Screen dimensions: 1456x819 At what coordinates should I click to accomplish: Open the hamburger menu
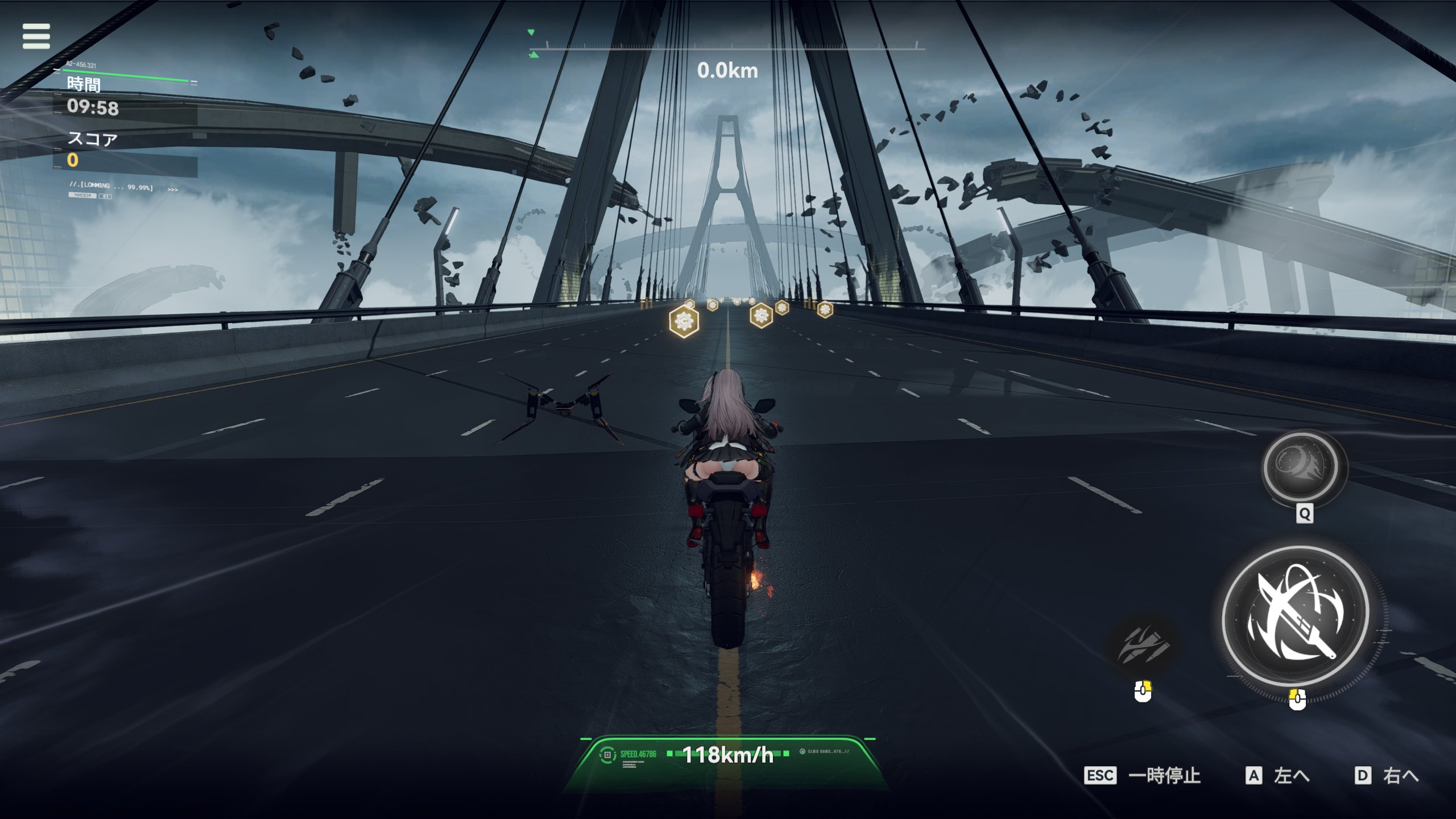[36, 36]
